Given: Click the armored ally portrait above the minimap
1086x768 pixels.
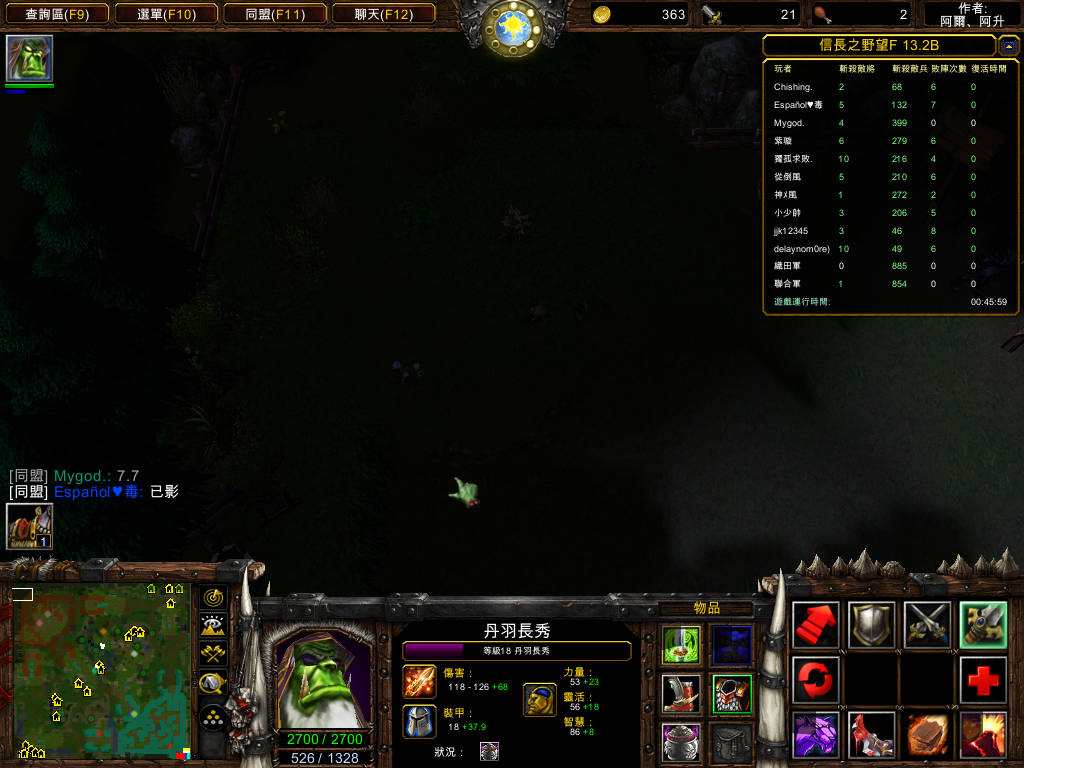Looking at the screenshot, I should tap(29, 526).
